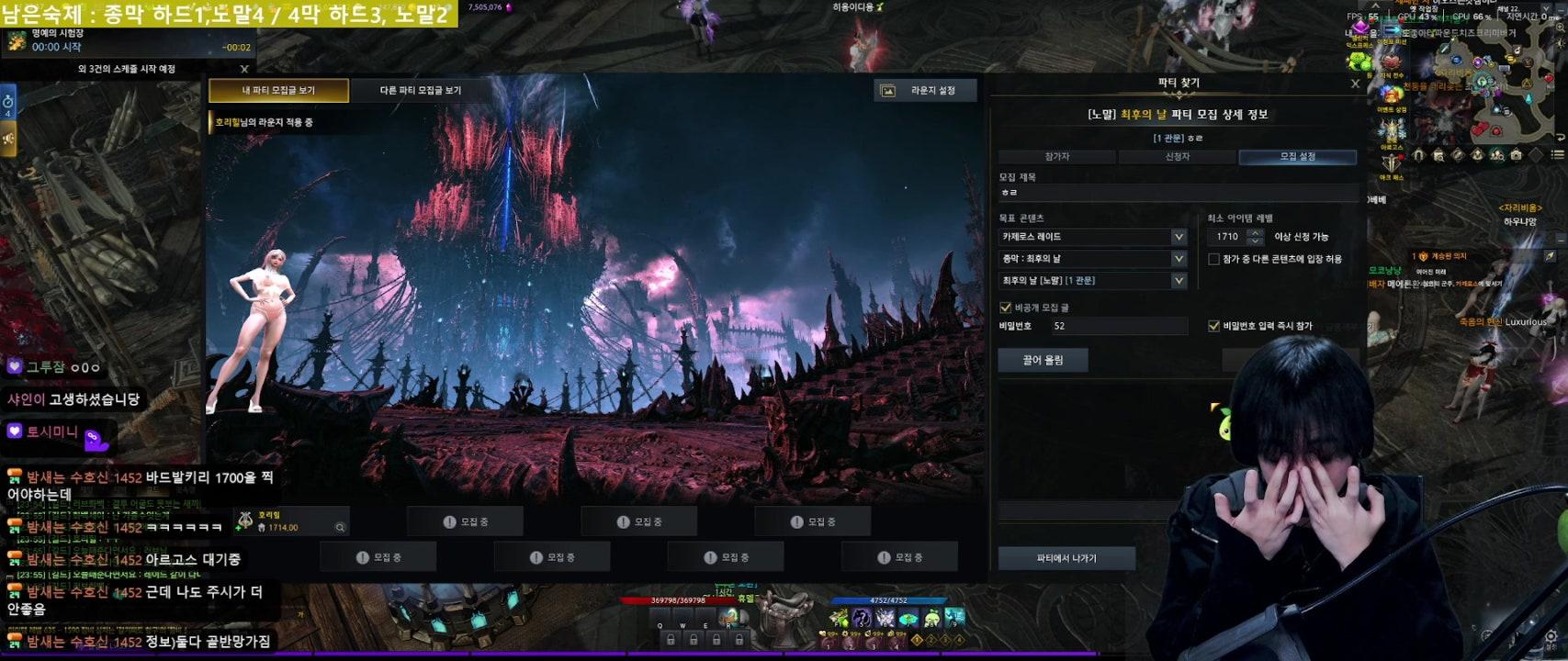1568x661 pixels.
Task: Close the 파티 찾기 window
Action: click(1355, 84)
